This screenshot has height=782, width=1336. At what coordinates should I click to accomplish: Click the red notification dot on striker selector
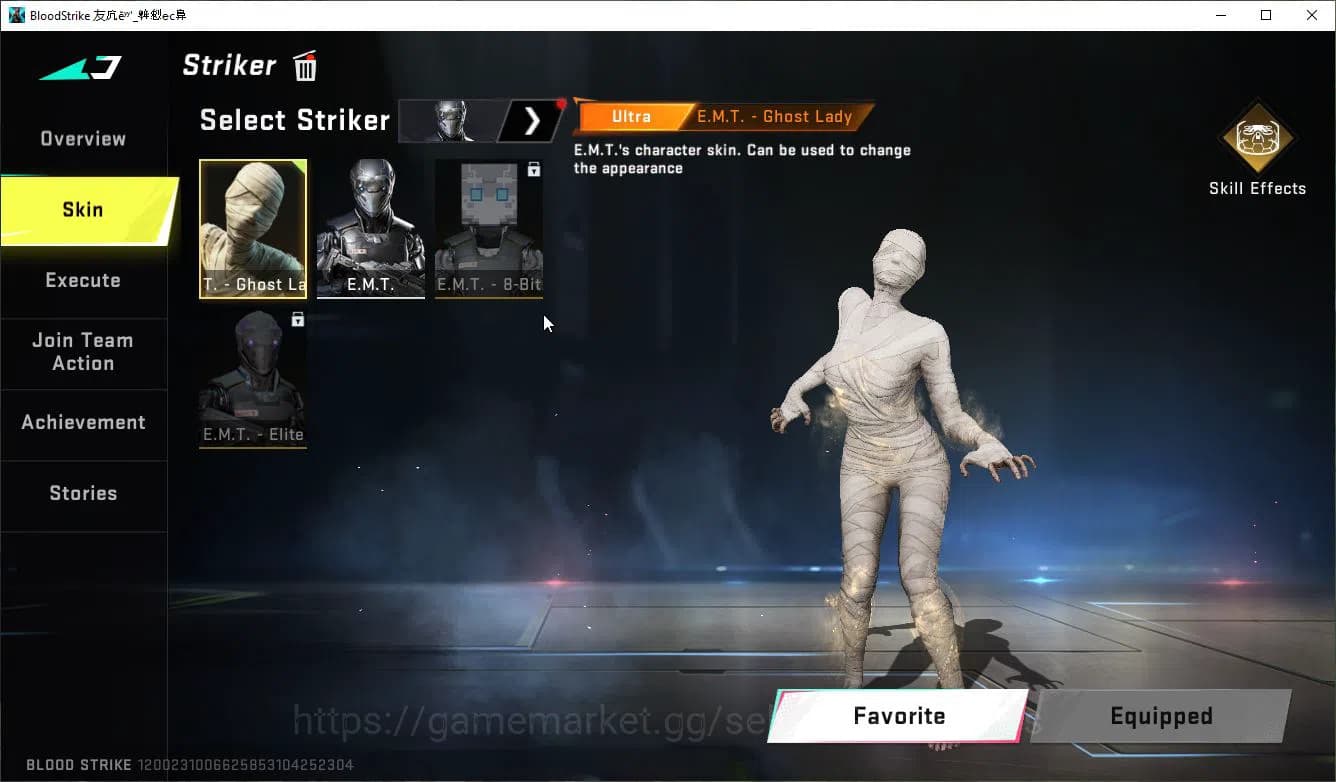(561, 101)
